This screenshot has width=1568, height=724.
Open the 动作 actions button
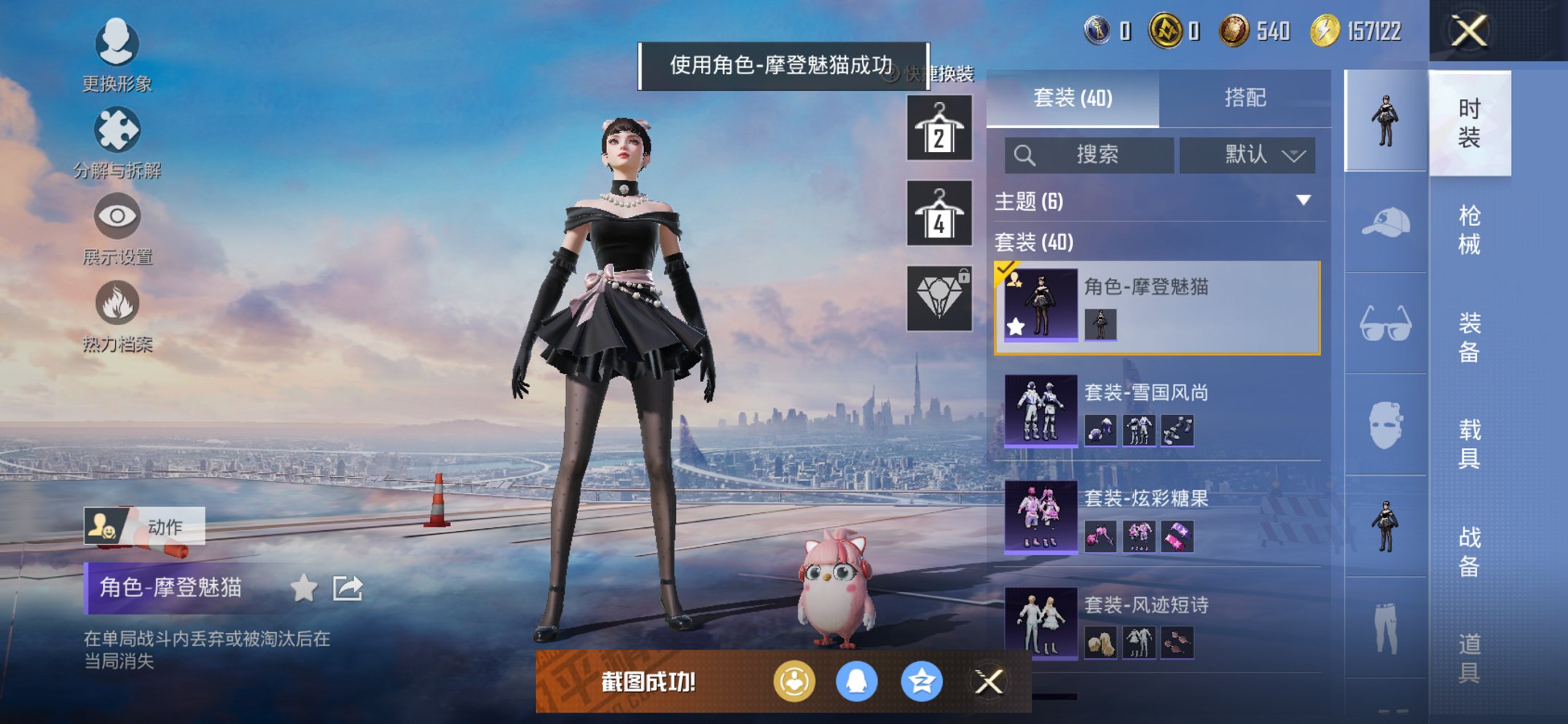[x=144, y=527]
